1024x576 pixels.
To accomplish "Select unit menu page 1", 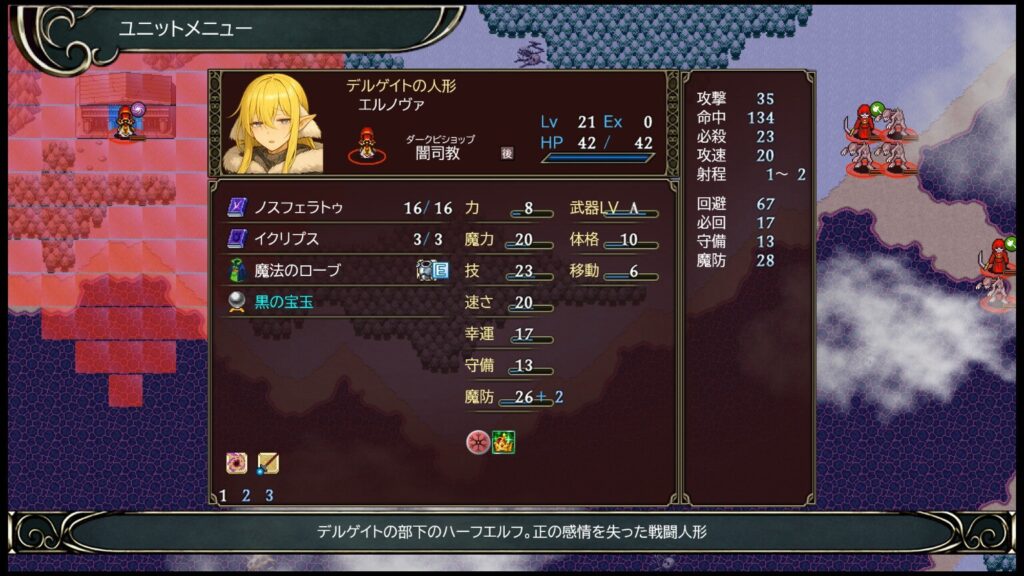I will tap(223, 495).
